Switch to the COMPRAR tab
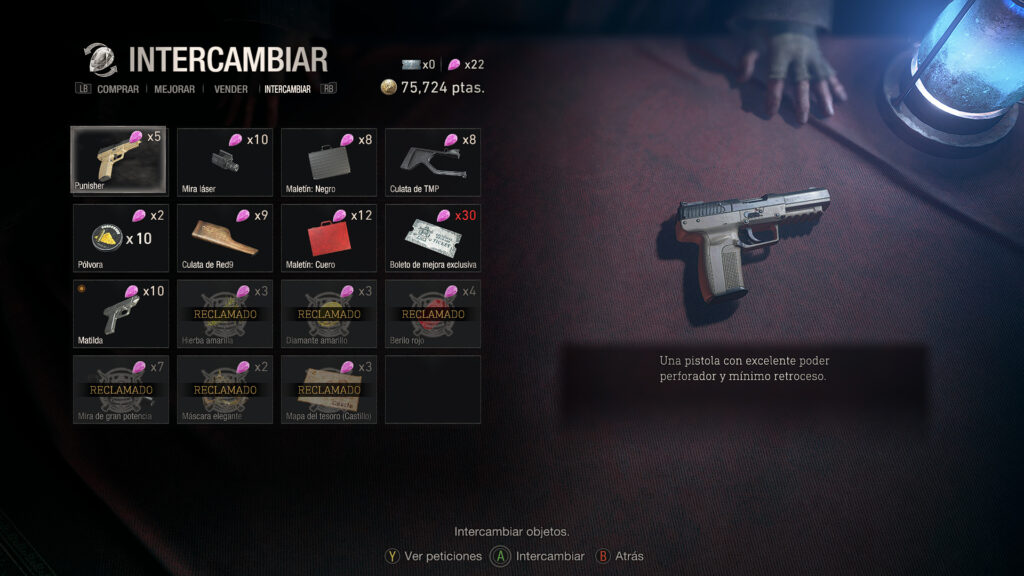The height and width of the screenshot is (576, 1024). [118, 89]
